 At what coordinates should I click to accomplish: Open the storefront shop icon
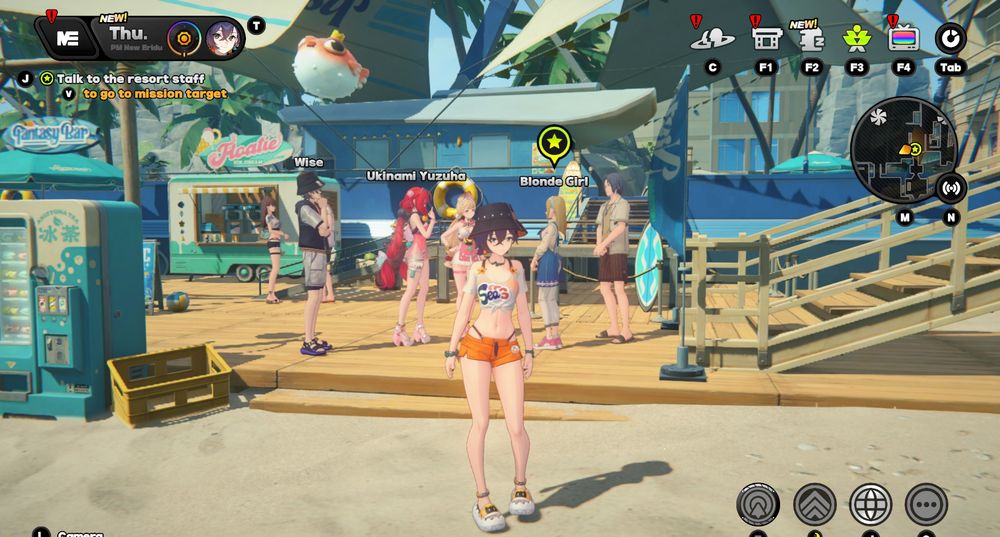point(766,39)
